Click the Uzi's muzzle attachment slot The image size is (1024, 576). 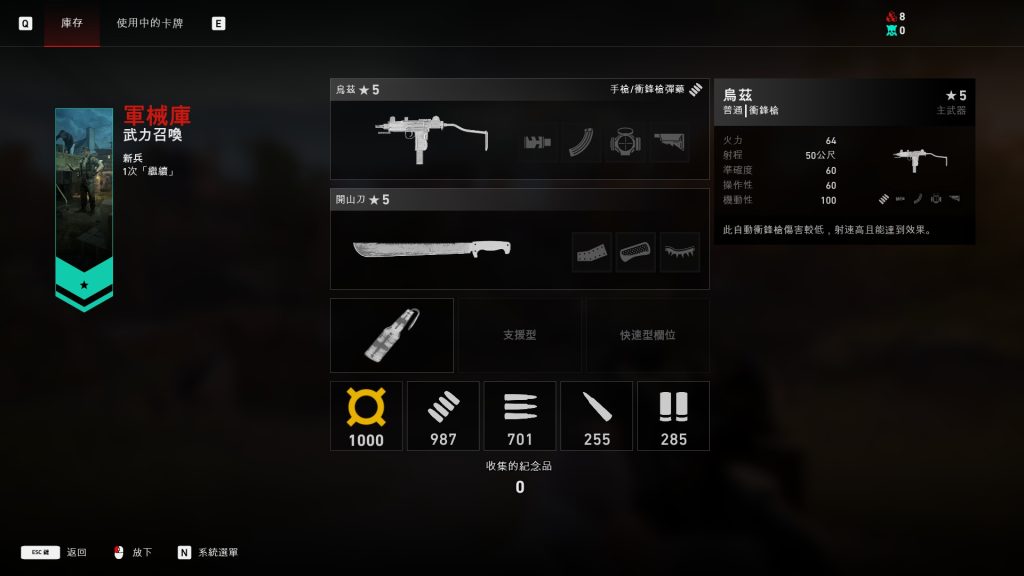[x=539, y=142]
